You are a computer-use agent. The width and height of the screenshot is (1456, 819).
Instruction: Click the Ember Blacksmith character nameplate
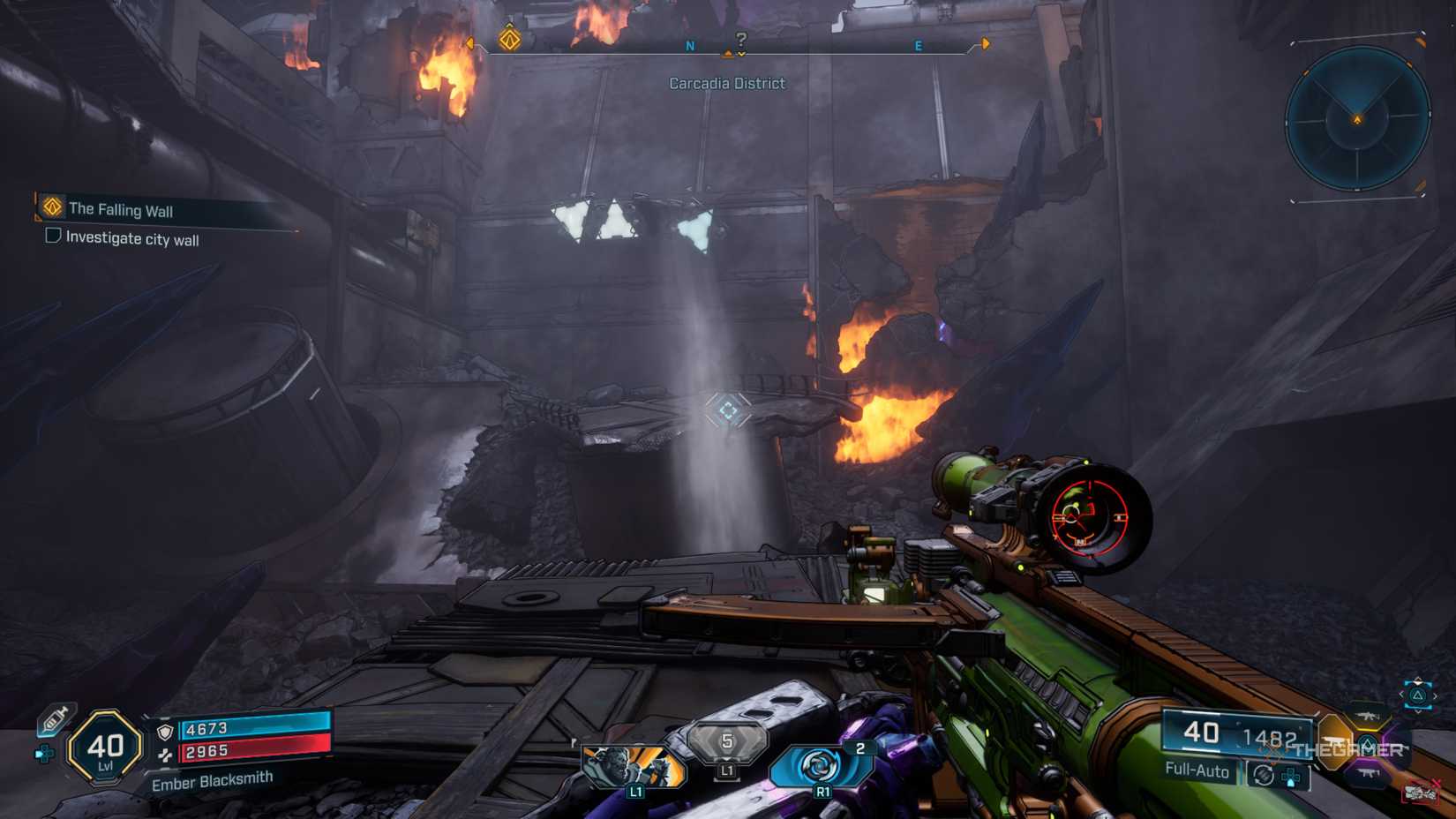[214, 780]
